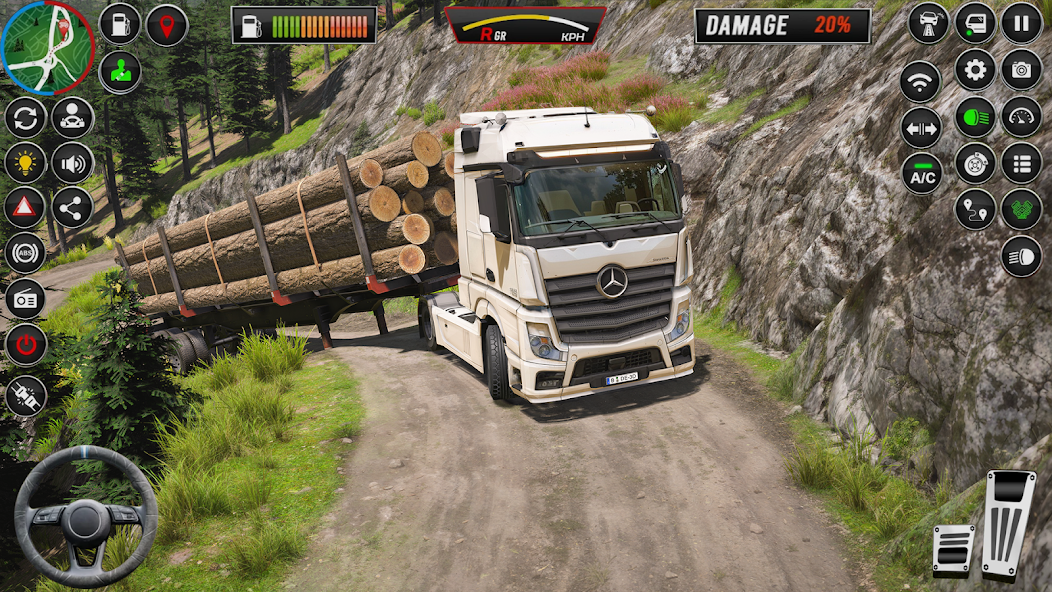Pause the game
This screenshot has height=592, width=1052.
tap(1021, 23)
